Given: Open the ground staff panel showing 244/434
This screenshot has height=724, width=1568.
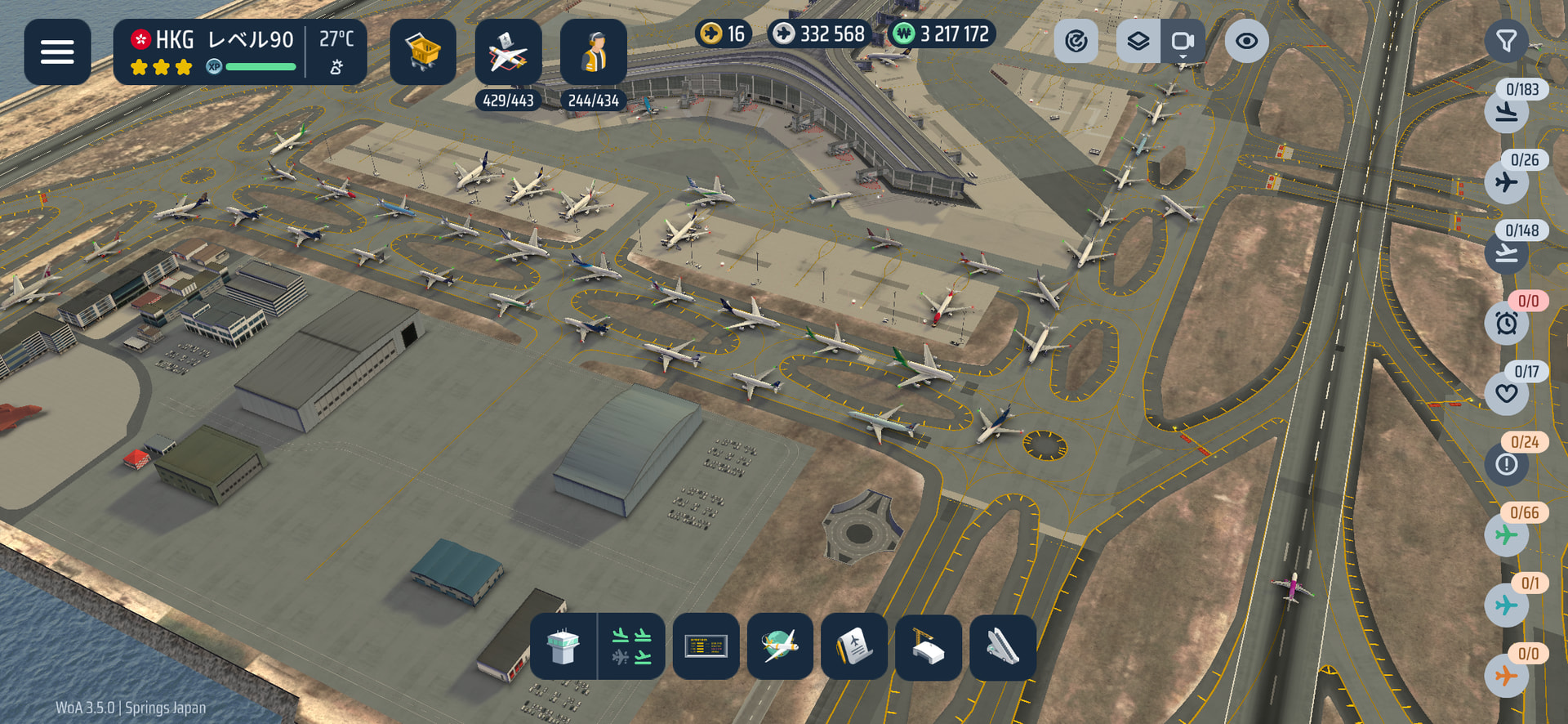Looking at the screenshot, I should [594, 52].
